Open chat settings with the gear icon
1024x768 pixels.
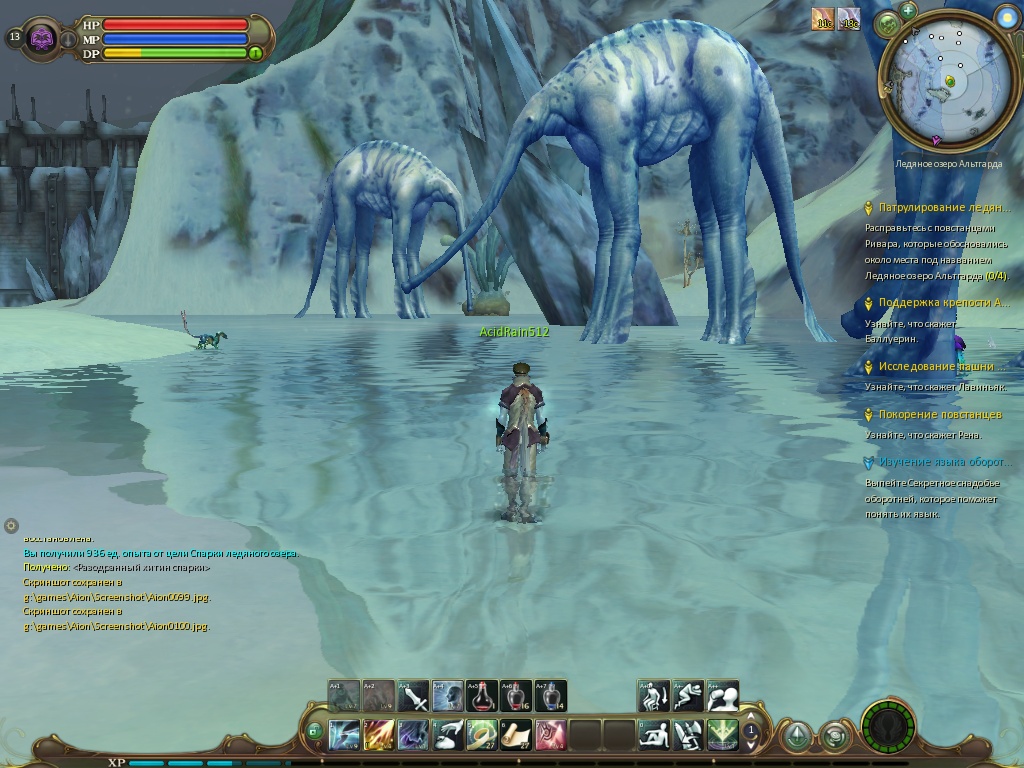[x=11, y=525]
